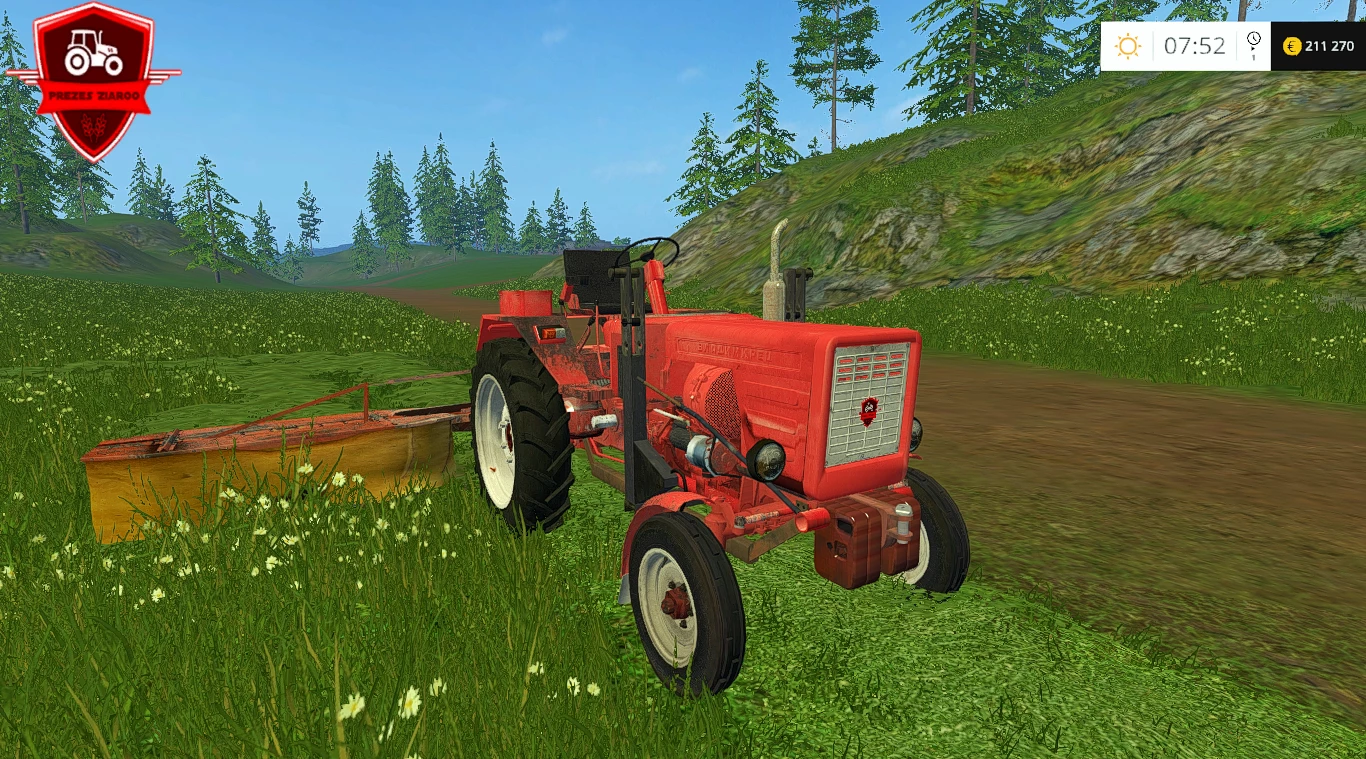
Task: Click the red PREZES ZIAROO ribbon banner
Action: (x=93, y=95)
